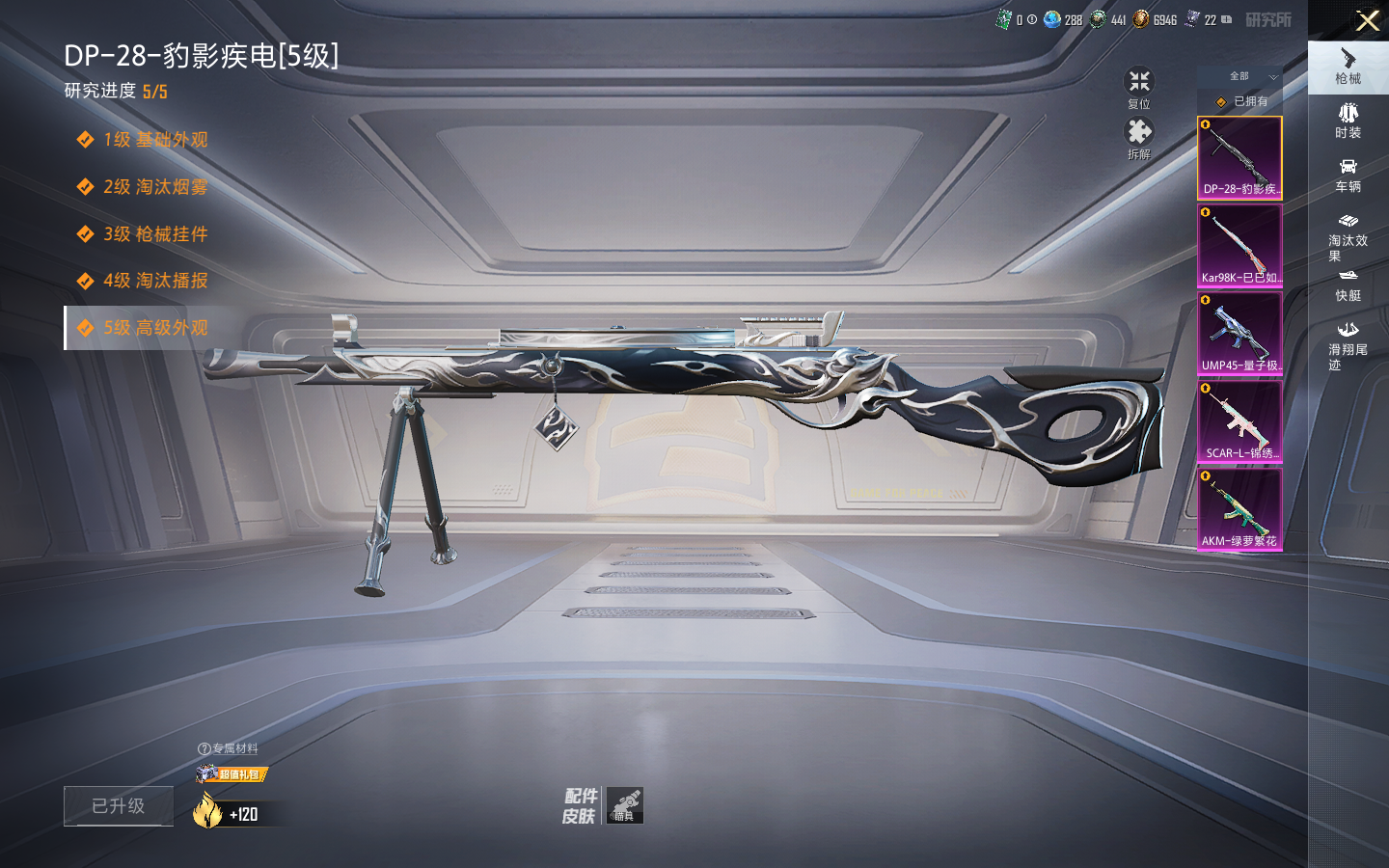Close the research lab screen
The image size is (1389, 868).
(x=1367, y=20)
